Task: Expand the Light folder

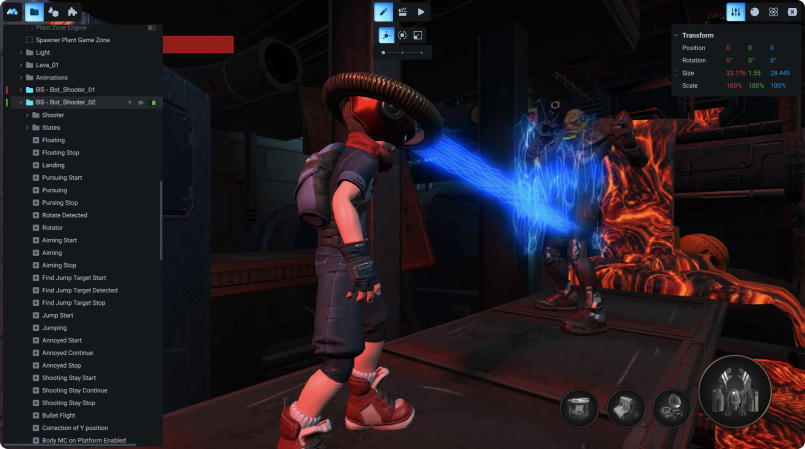Action: pyautogui.click(x=21, y=52)
